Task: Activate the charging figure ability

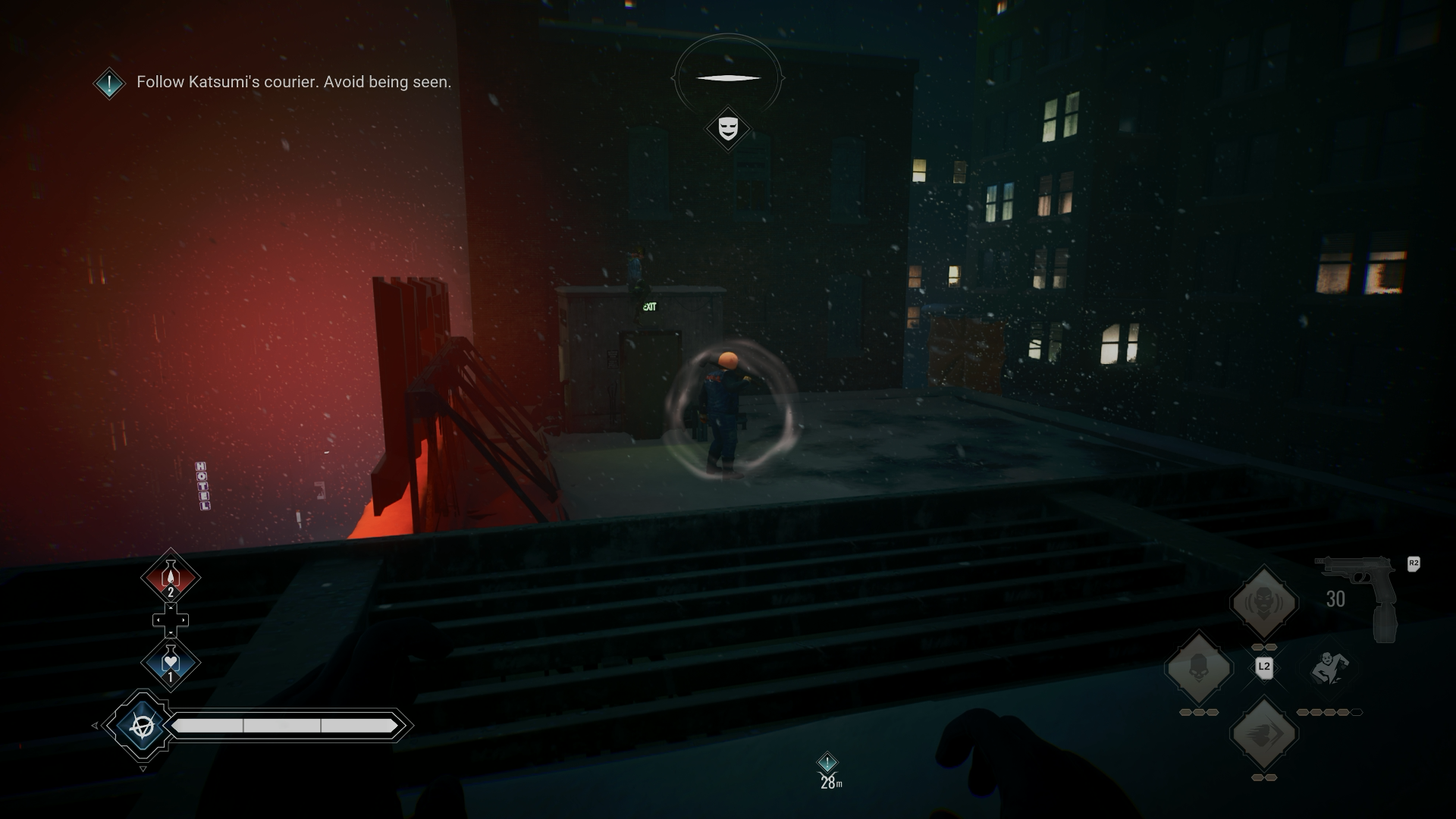Action: 1329,668
